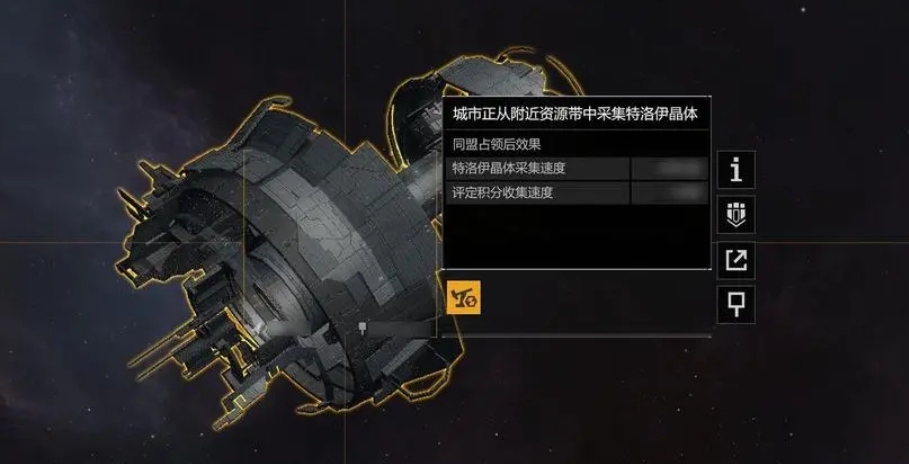Select the 评定积分收集速度 row

[578, 193]
